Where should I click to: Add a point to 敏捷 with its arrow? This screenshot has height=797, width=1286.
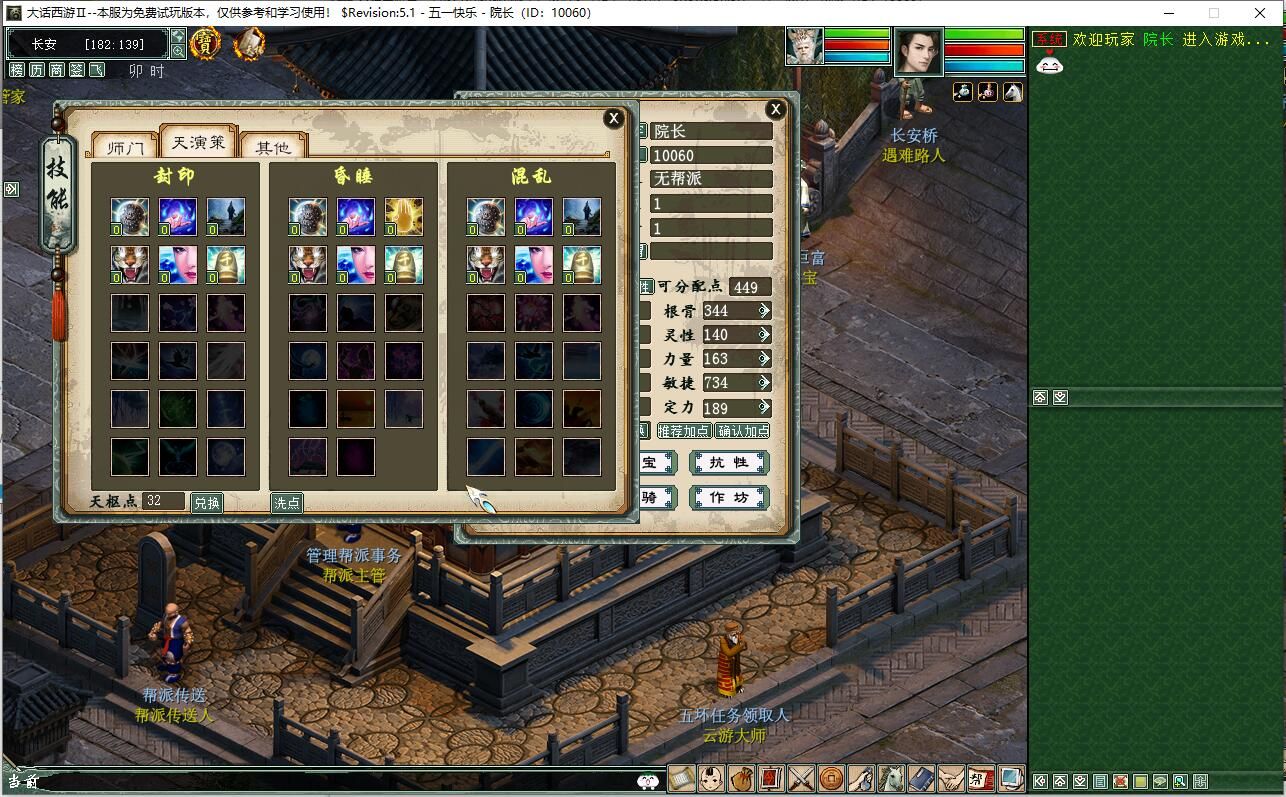click(x=764, y=383)
